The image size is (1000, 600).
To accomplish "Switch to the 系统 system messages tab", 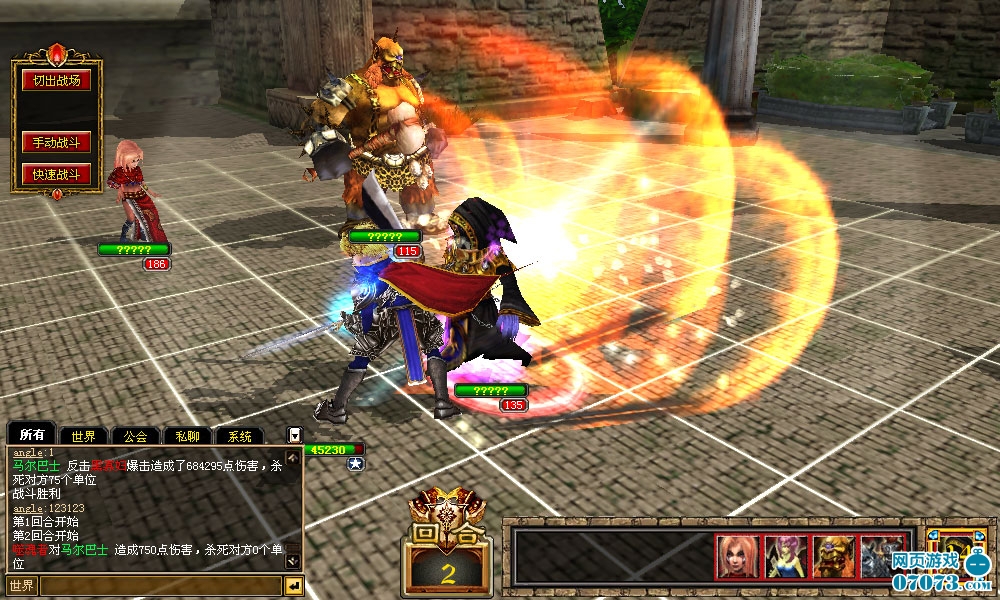I will tap(239, 436).
